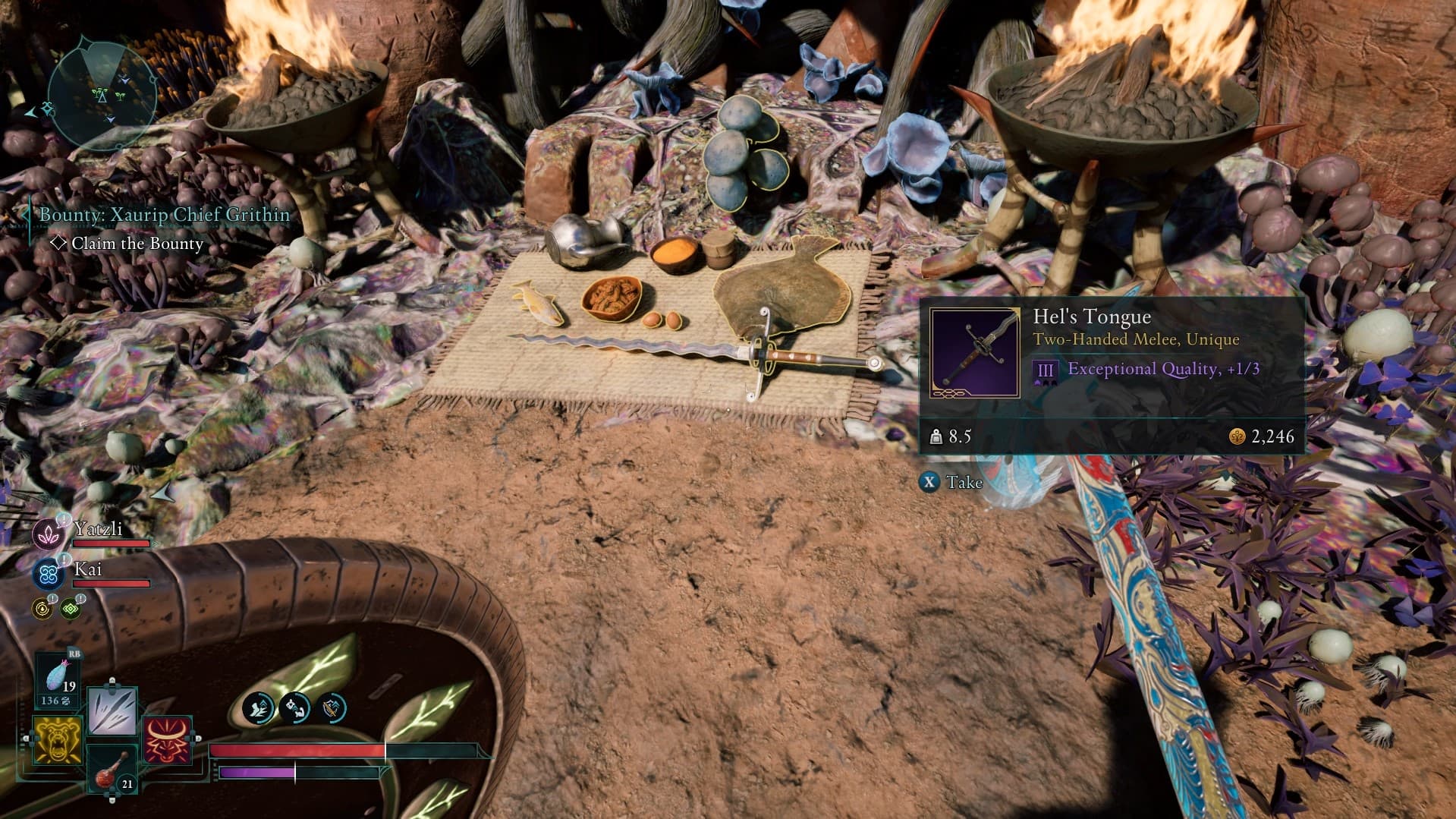This screenshot has height=819, width=1456.
Task: Click the Bounty: Xaurip Chief Grithin objective header
Action: tap(164, 215)
